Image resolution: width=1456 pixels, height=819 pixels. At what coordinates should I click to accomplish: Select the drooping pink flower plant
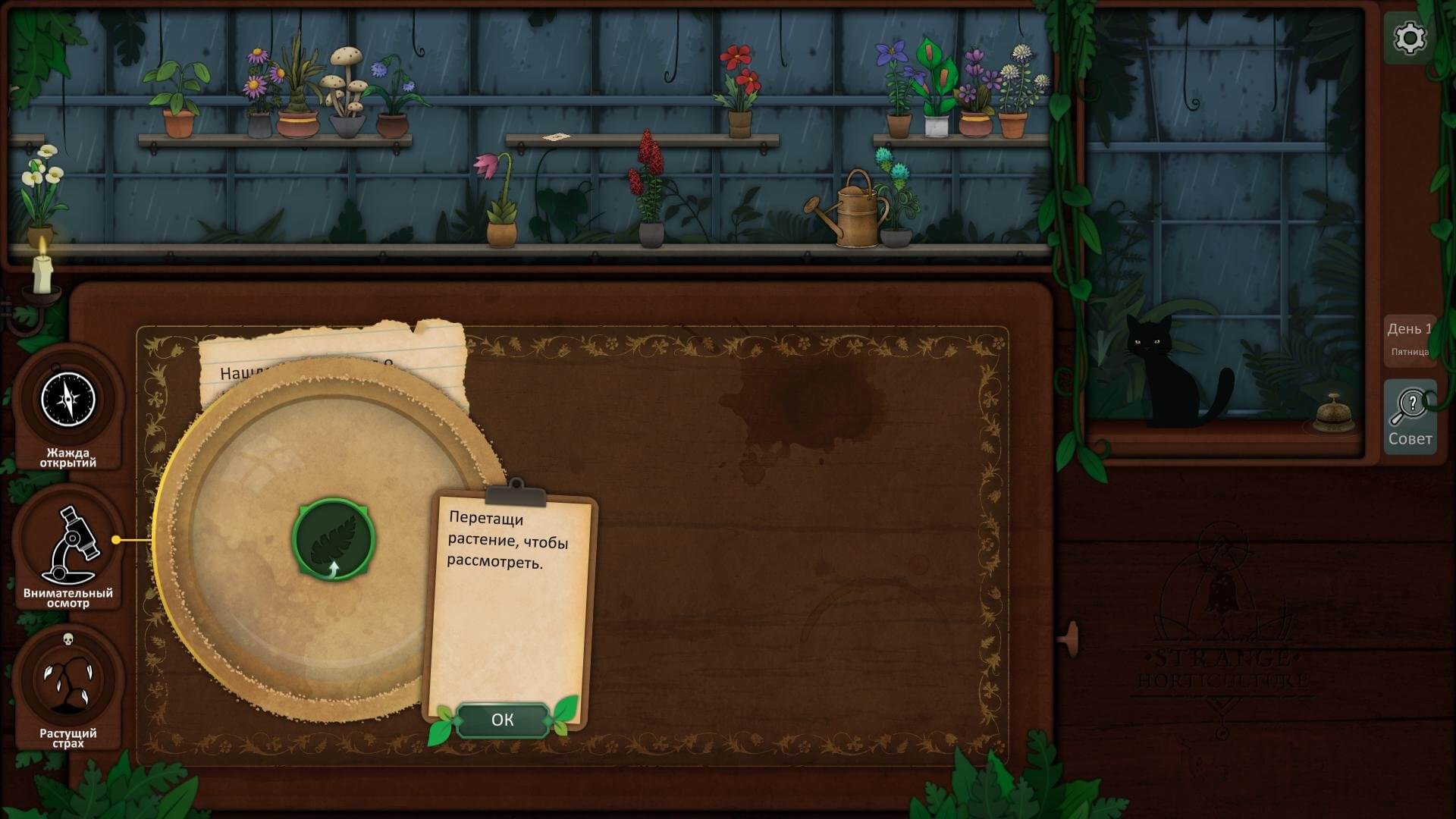click(x=498, y=201)
